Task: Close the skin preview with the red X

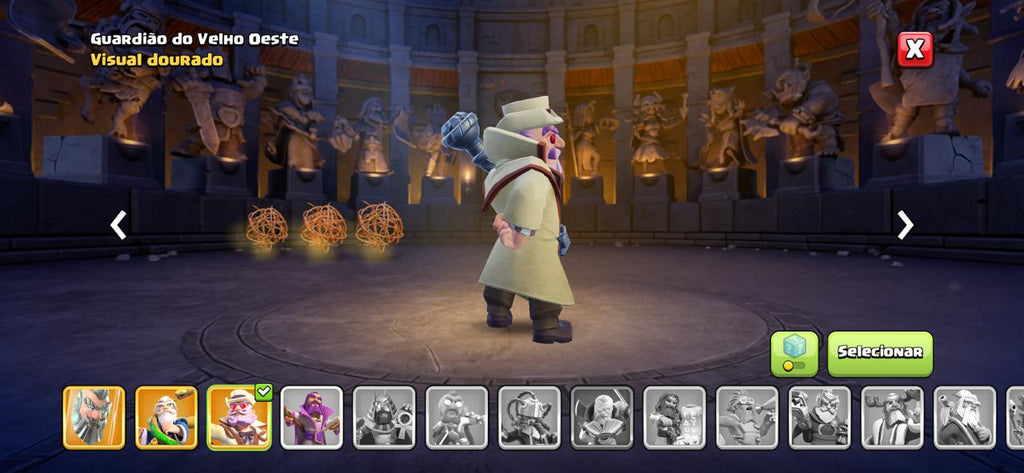Action: point(914,49)
